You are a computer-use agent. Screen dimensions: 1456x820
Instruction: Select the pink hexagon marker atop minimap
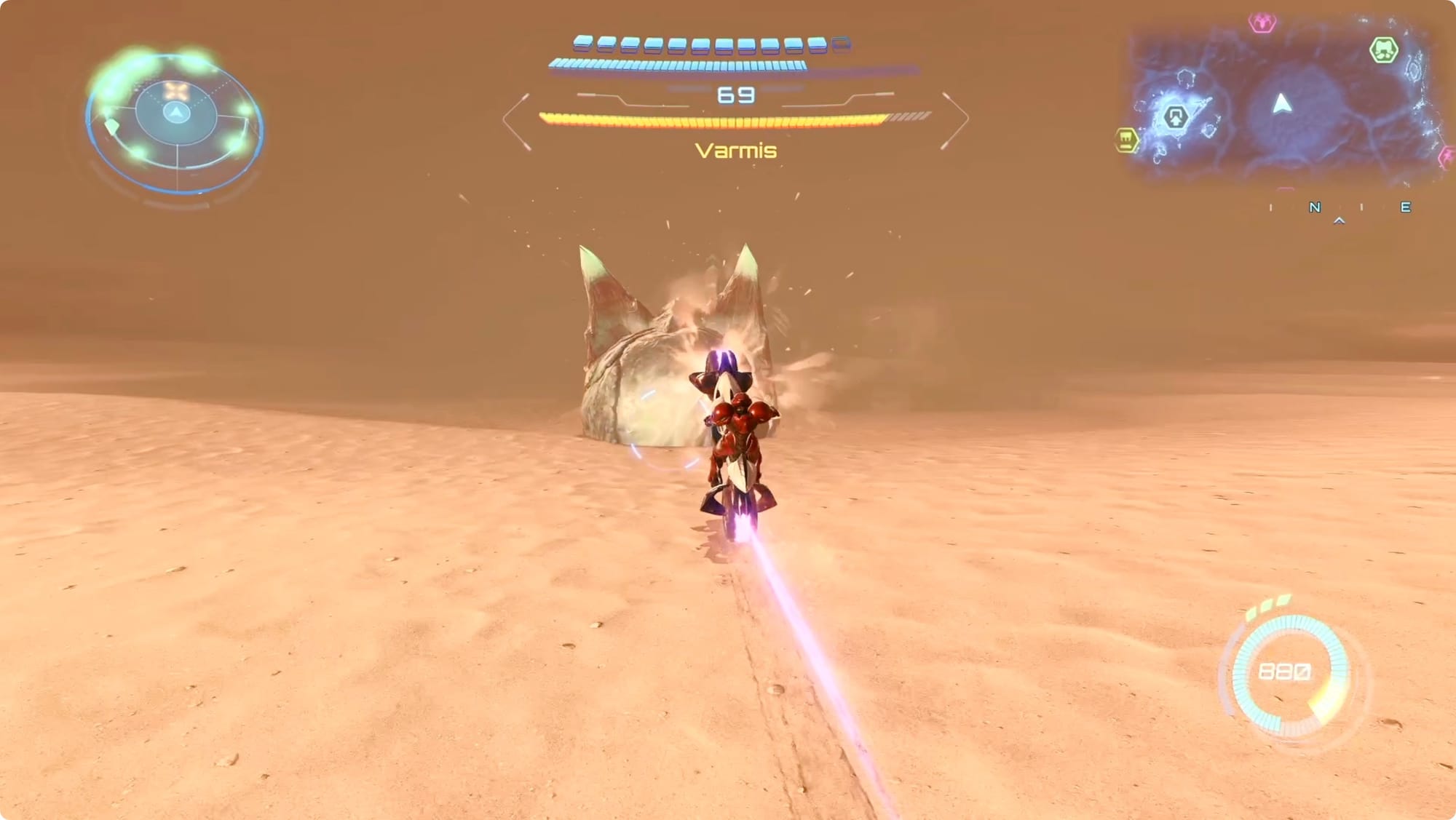tap(1262, 23)
